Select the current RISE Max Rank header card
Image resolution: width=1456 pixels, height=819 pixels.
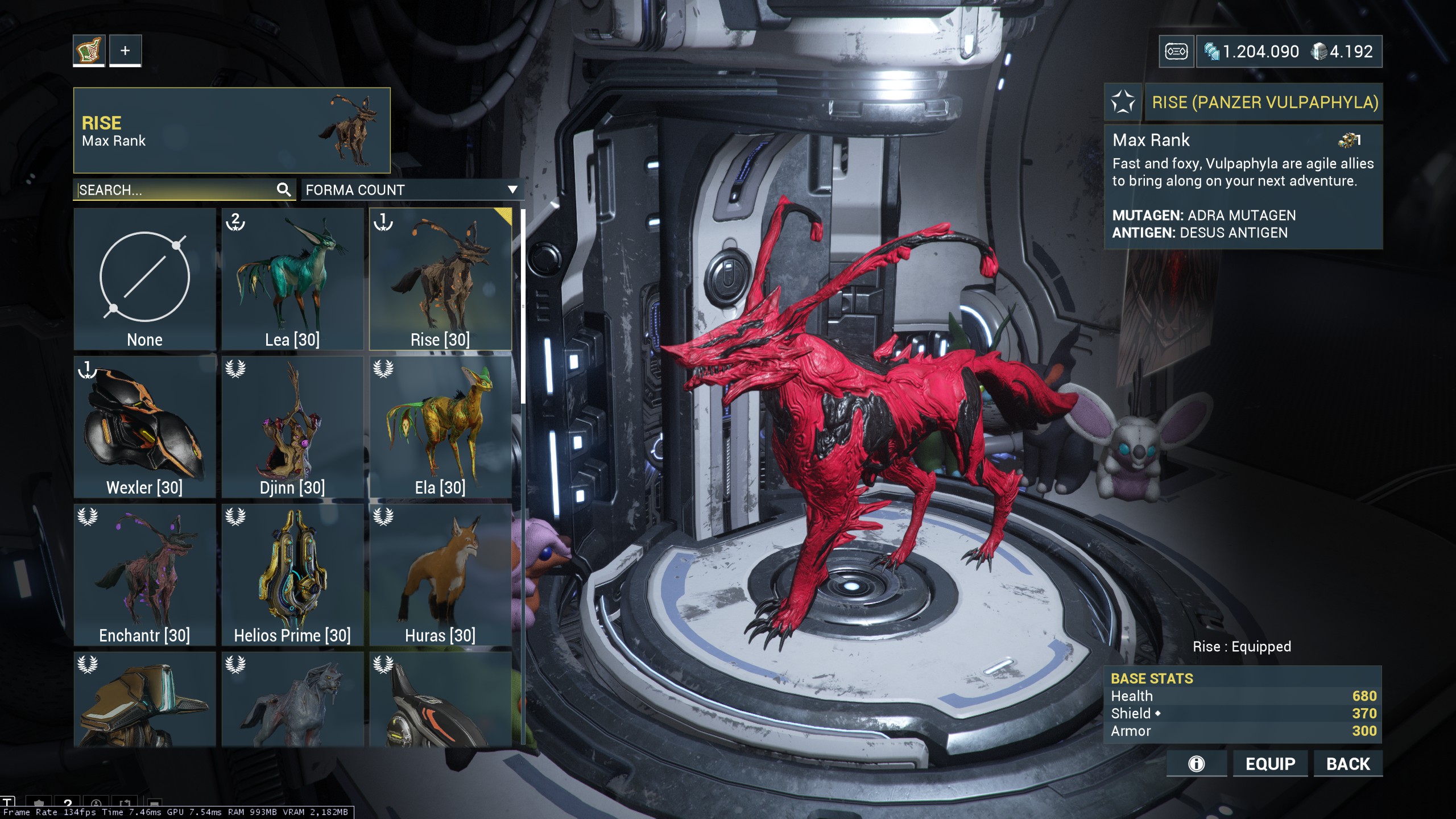coord(231,130)
